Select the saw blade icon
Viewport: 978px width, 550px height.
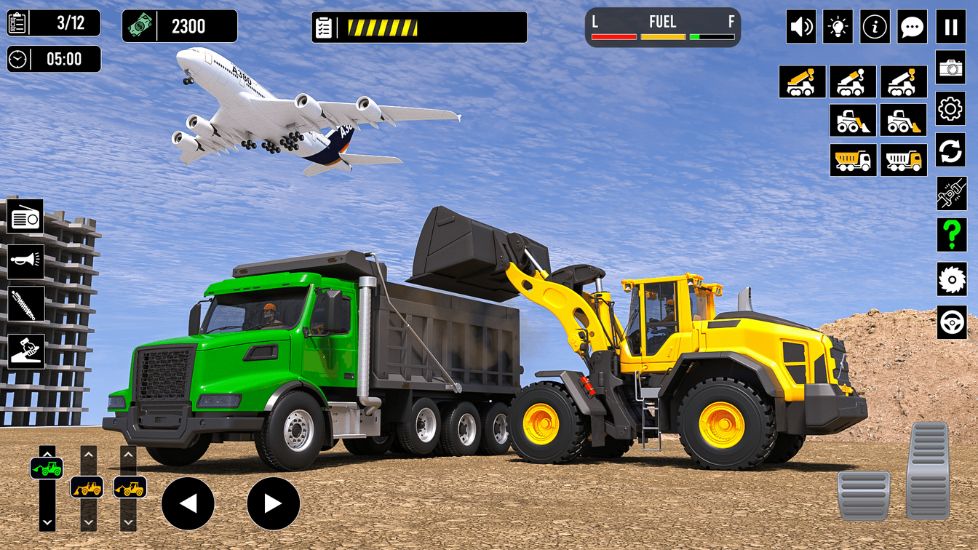[950, 279]
